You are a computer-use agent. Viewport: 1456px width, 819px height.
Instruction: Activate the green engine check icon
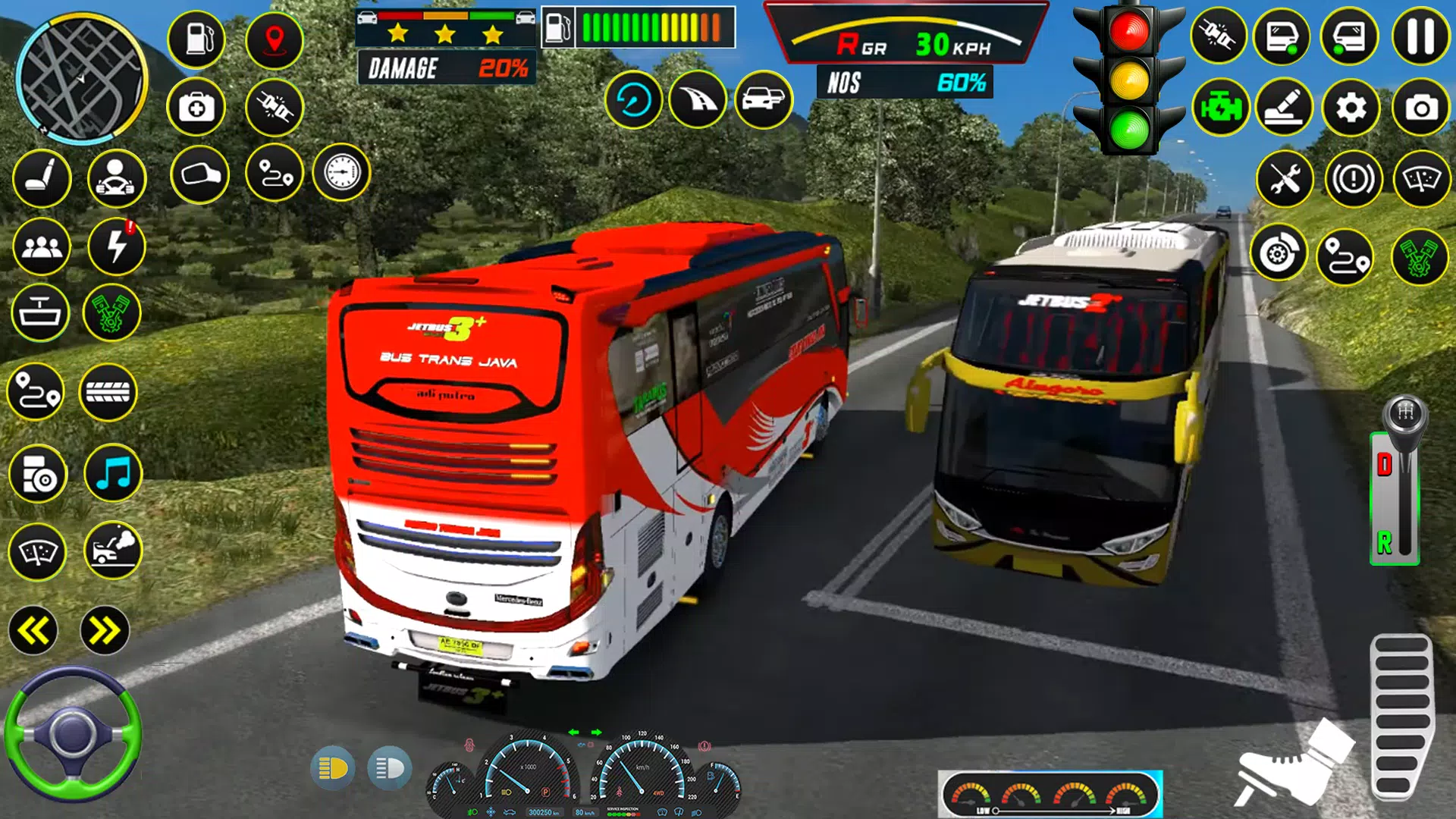coord(1220,108)
